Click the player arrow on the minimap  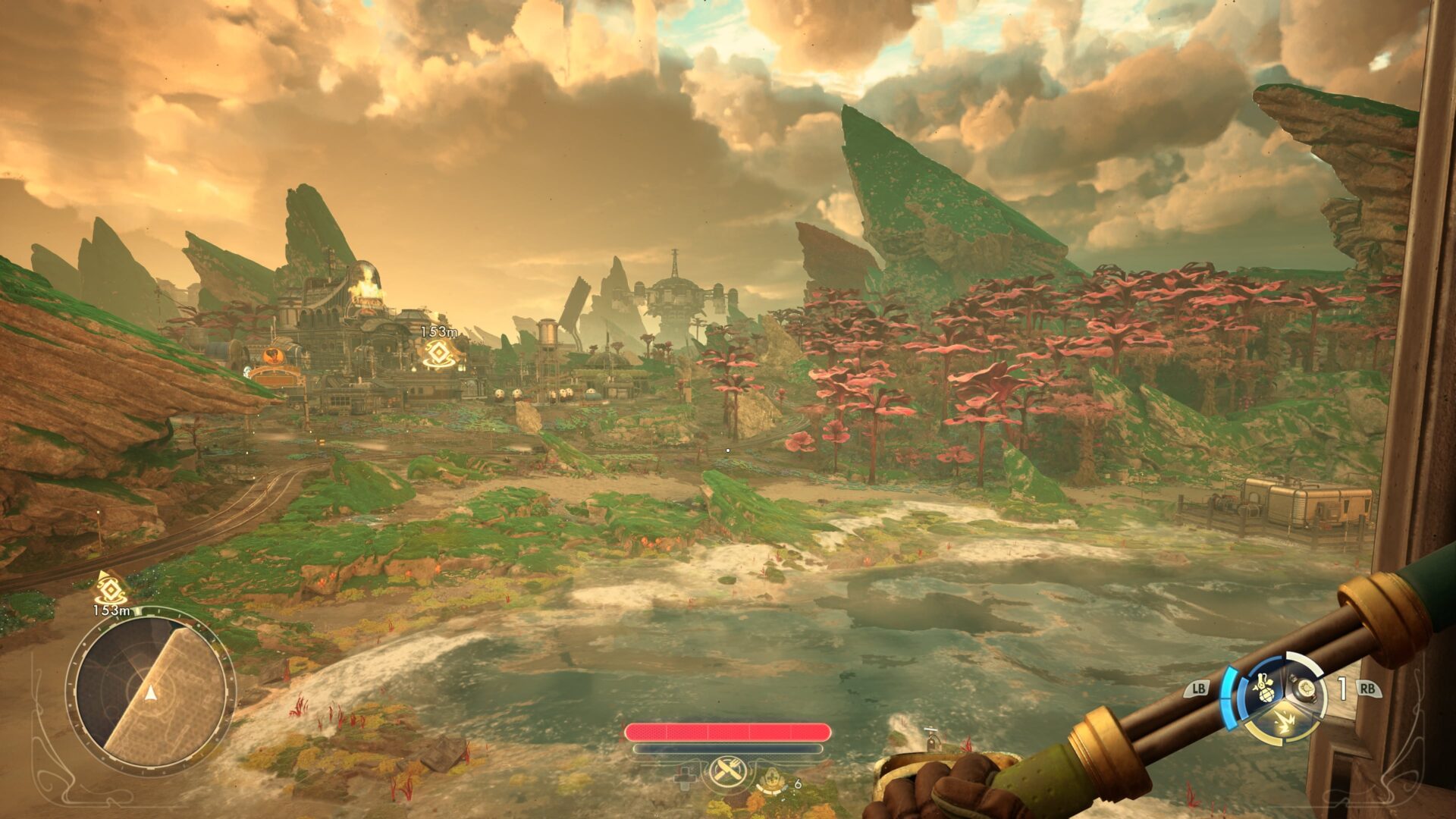151,692
